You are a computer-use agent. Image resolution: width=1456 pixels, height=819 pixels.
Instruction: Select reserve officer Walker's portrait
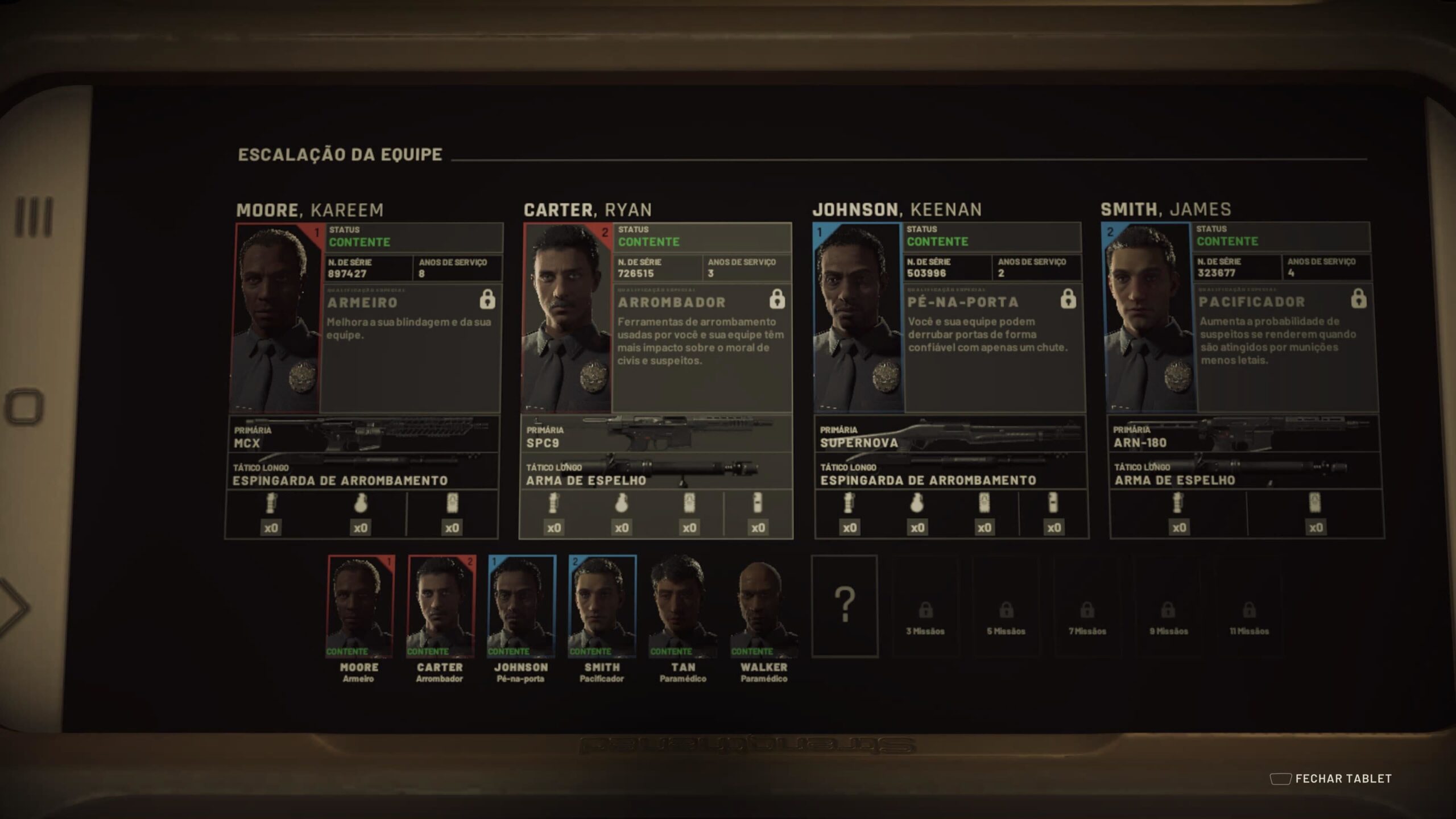(x=763, y=606)
